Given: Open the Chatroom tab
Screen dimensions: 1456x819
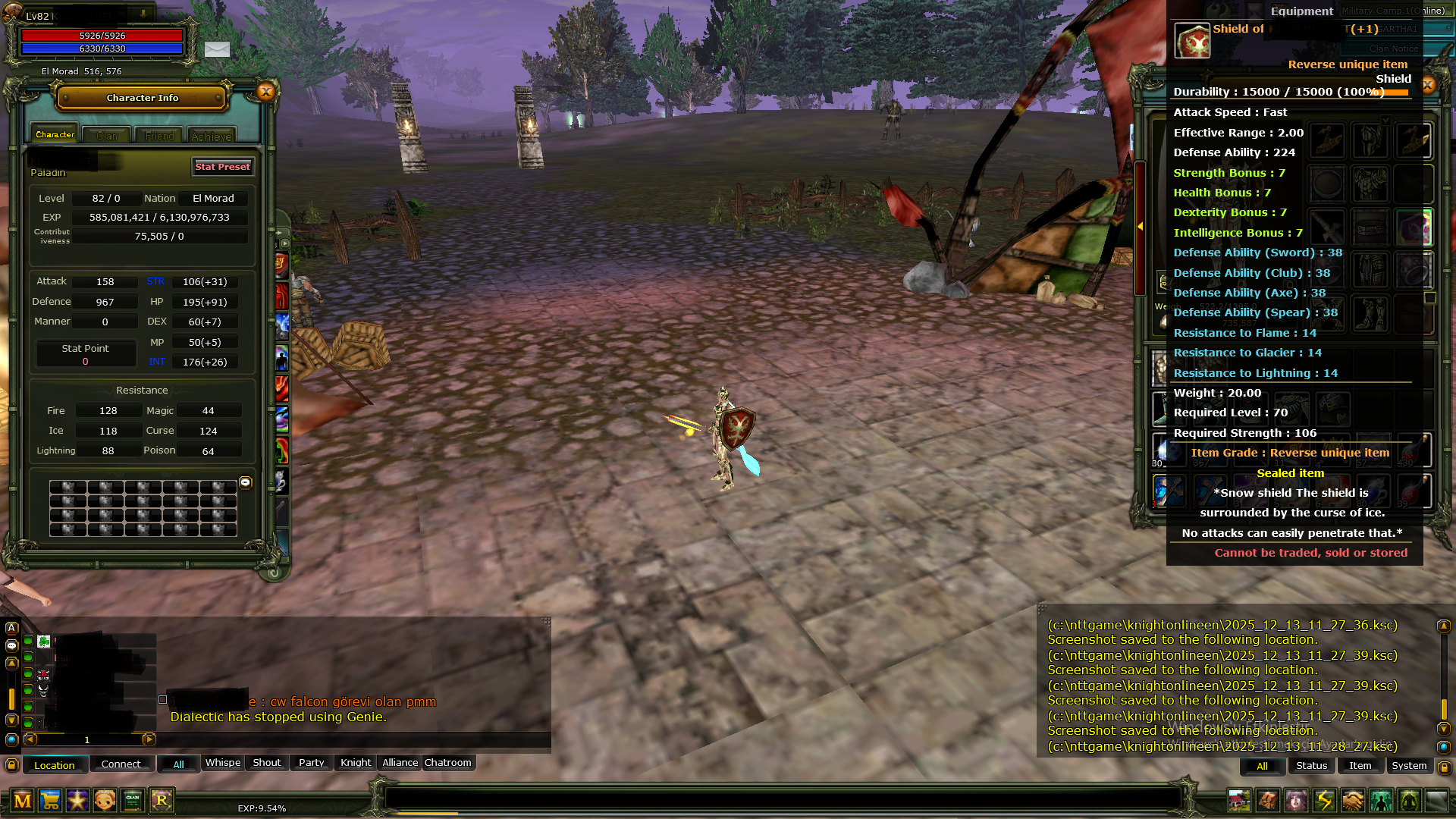Looking at the screenshot, I should pyautogui.click(x=447, y=763).
